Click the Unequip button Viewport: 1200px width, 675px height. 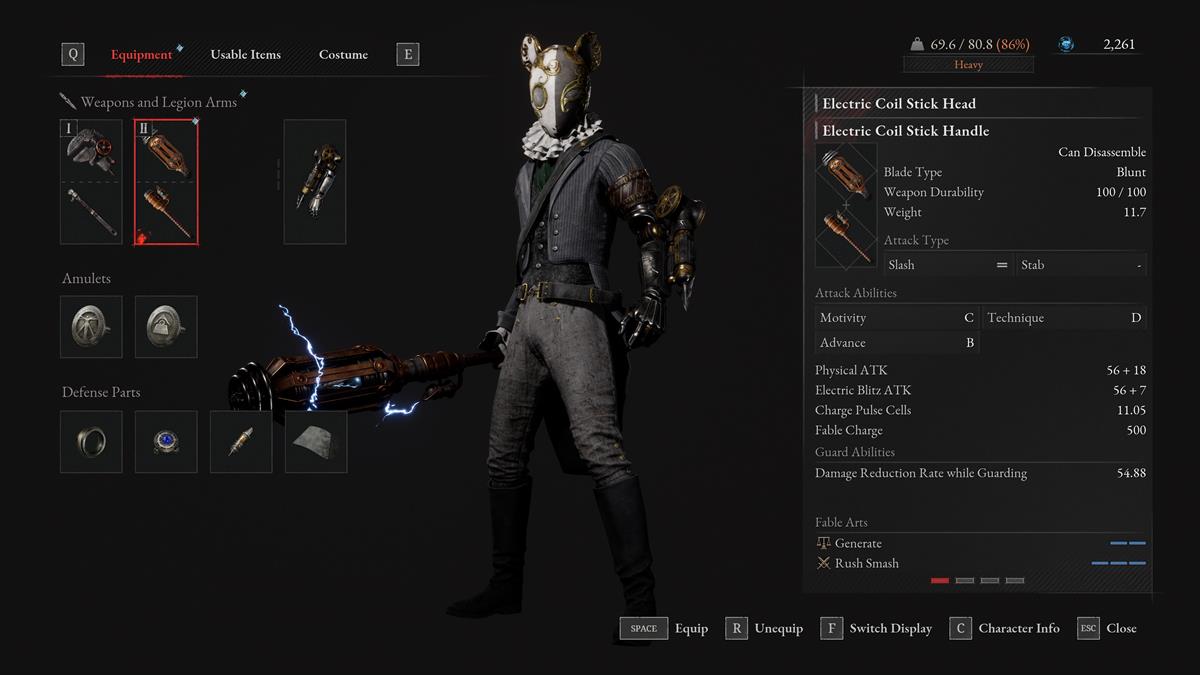[765, 628]
